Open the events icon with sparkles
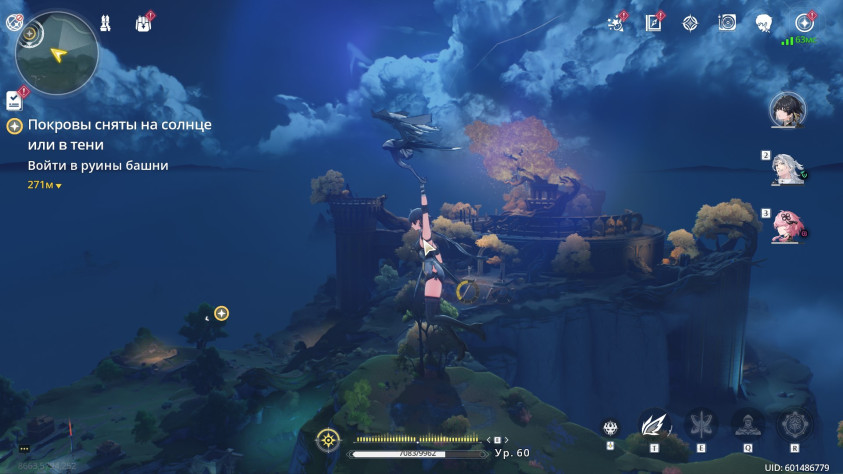The height and width of the screenshot is (474, 843). pos(616,22)
